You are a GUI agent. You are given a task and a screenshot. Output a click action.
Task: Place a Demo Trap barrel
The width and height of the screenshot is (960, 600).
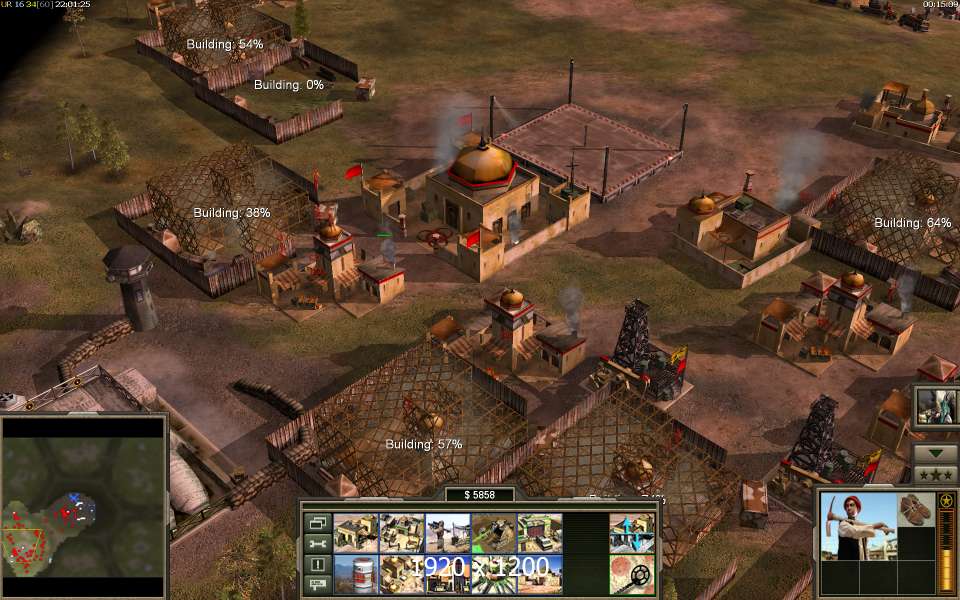(x=355, y=574)
